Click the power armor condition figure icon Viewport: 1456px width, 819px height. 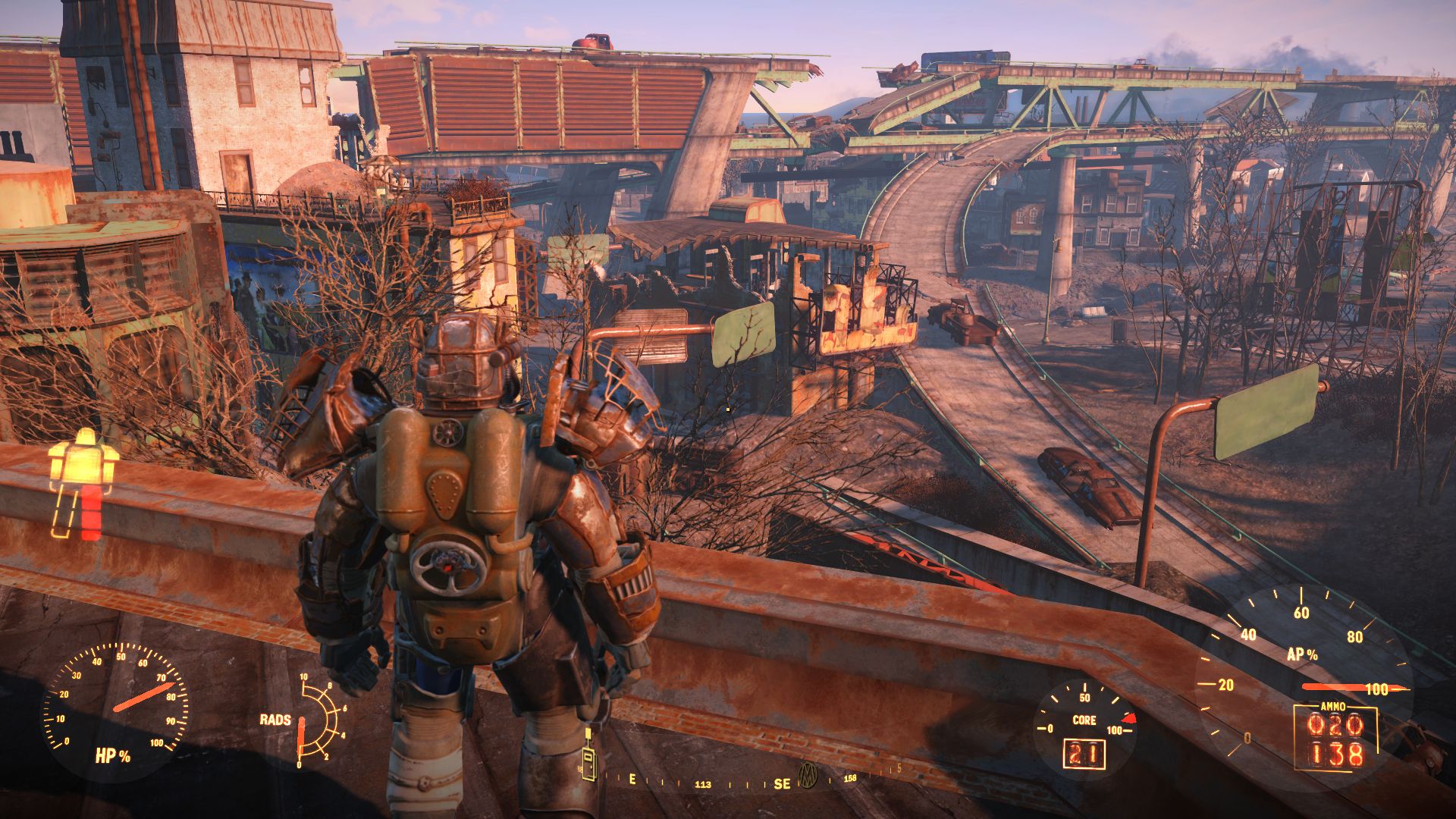83,483
